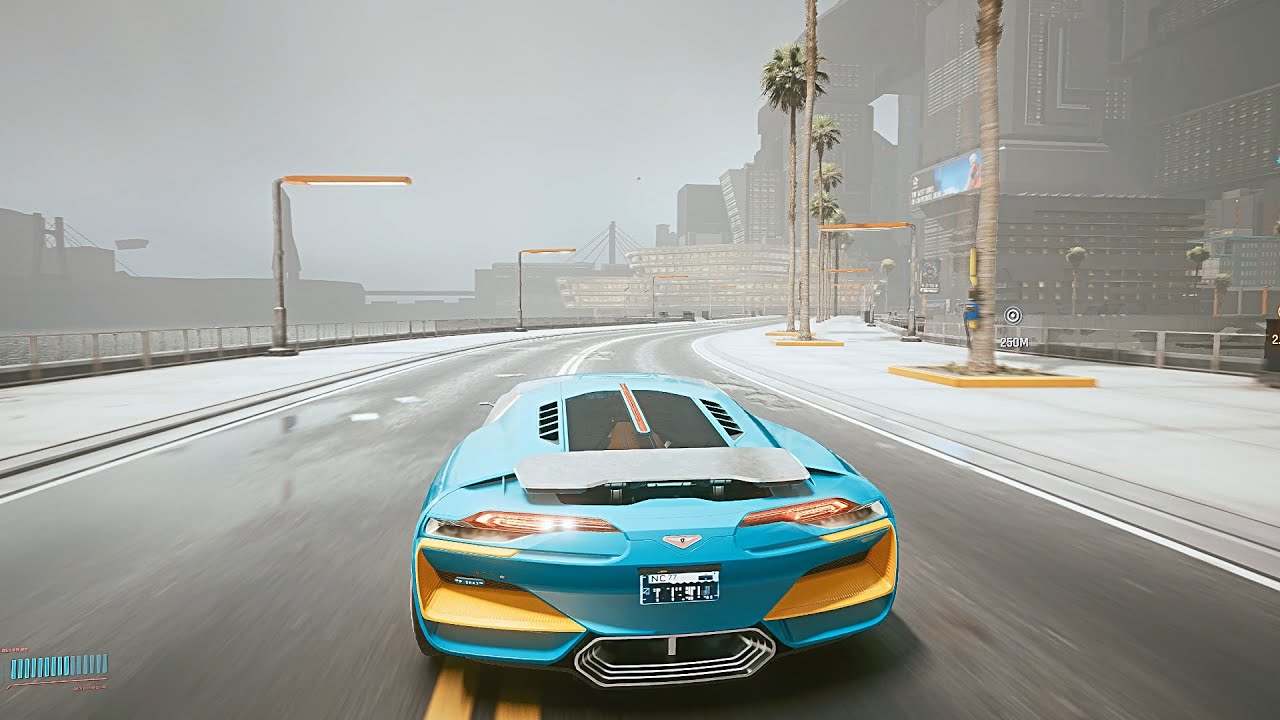Click the health bar segments at bottom left

click(60, 665)
